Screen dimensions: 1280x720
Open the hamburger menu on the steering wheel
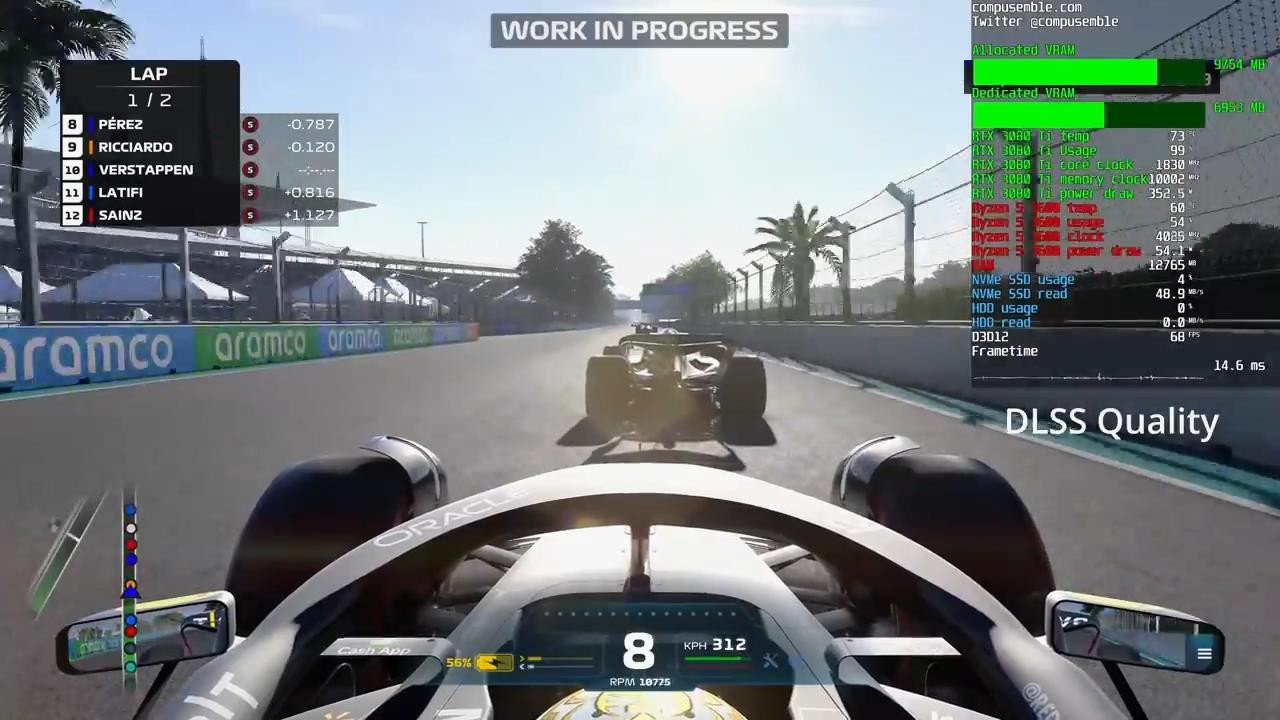point(1204,653)
